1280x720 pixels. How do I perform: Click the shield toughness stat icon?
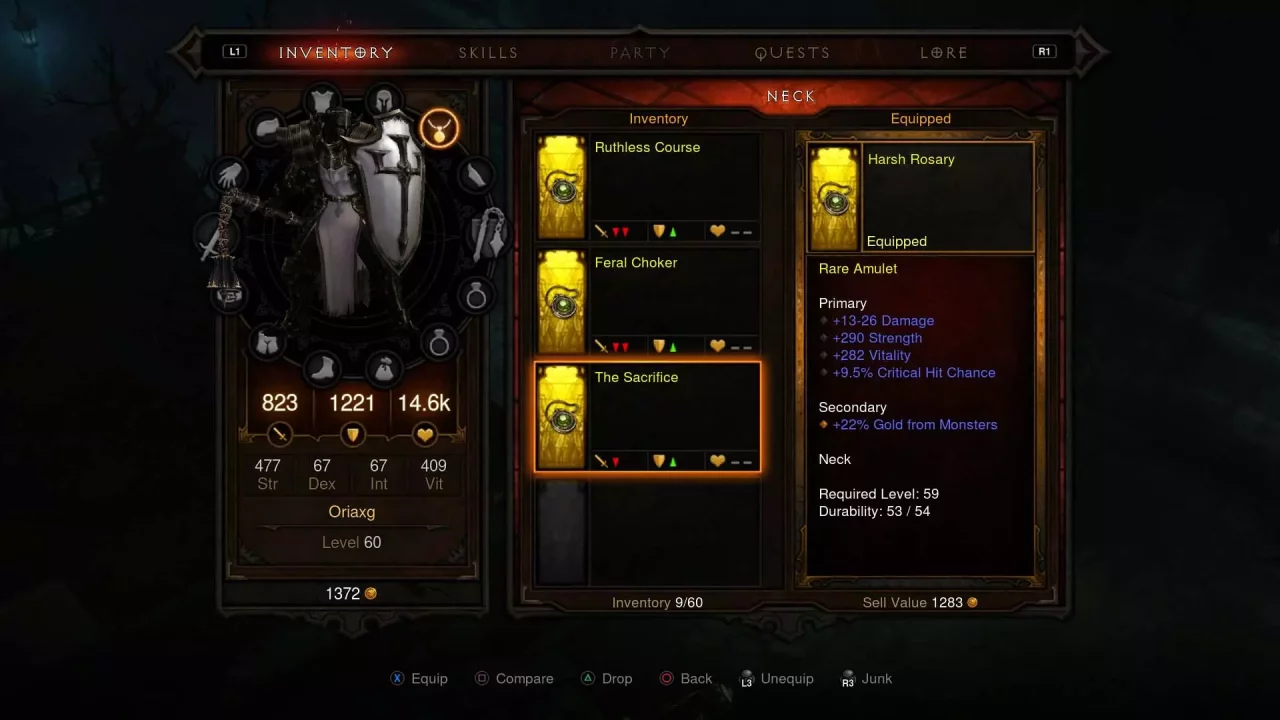click(x=352, y=434)
